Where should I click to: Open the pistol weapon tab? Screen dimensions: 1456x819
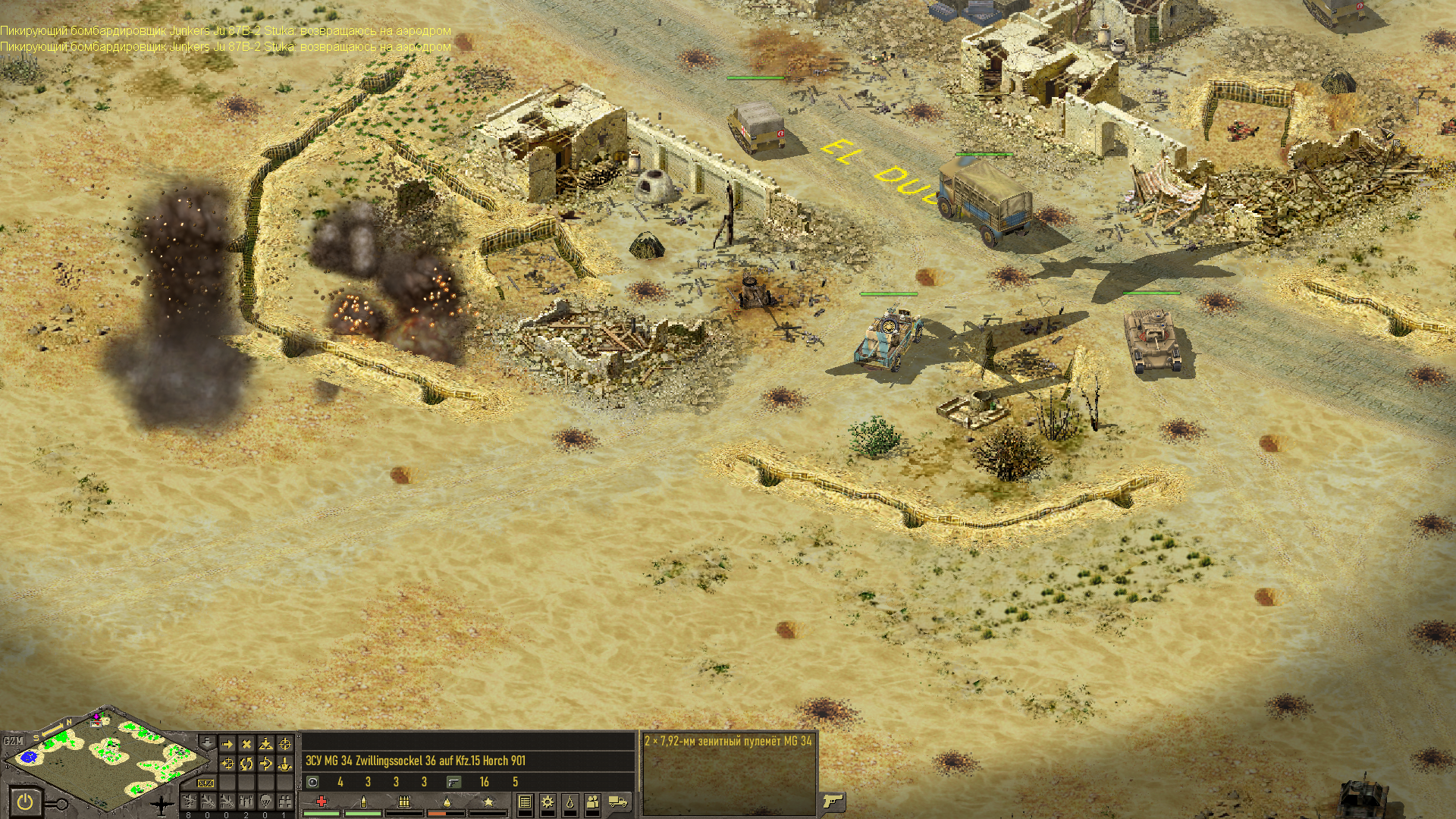pos(833,801)
